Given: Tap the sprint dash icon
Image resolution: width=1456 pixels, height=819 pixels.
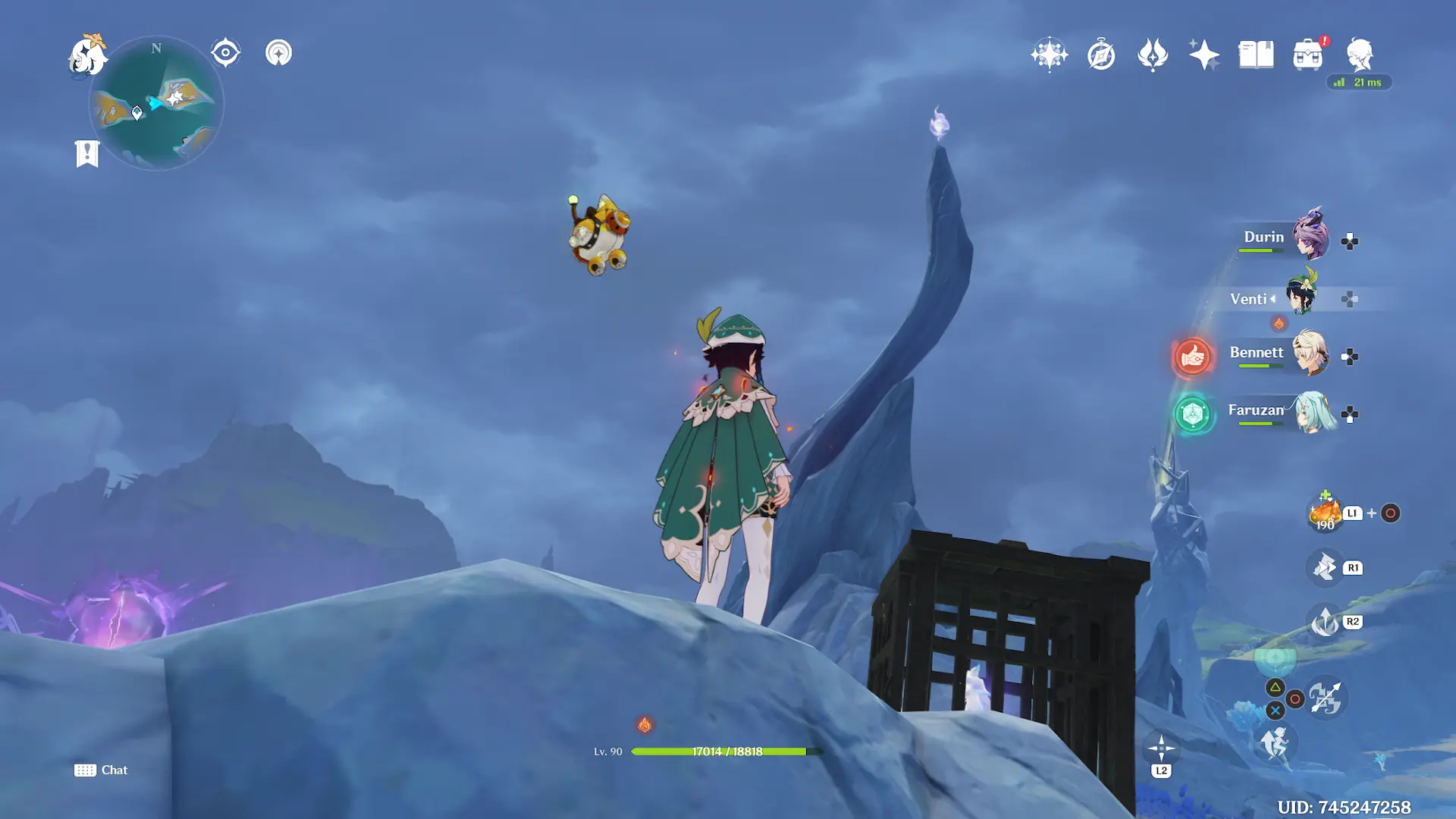Looking at the screenshot, I should pos(1274,743).
